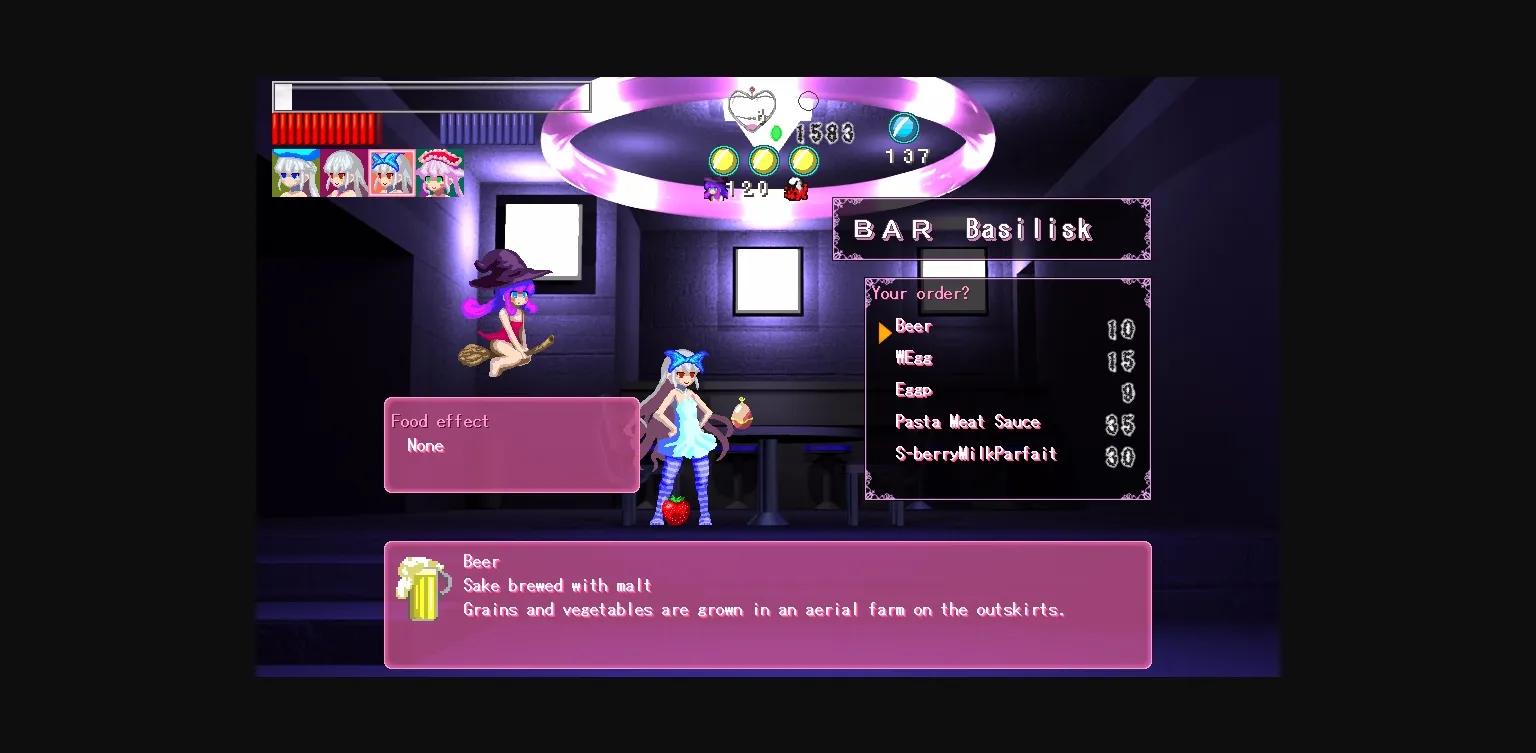Click the red HP bar segments

(x=325, y=130)
